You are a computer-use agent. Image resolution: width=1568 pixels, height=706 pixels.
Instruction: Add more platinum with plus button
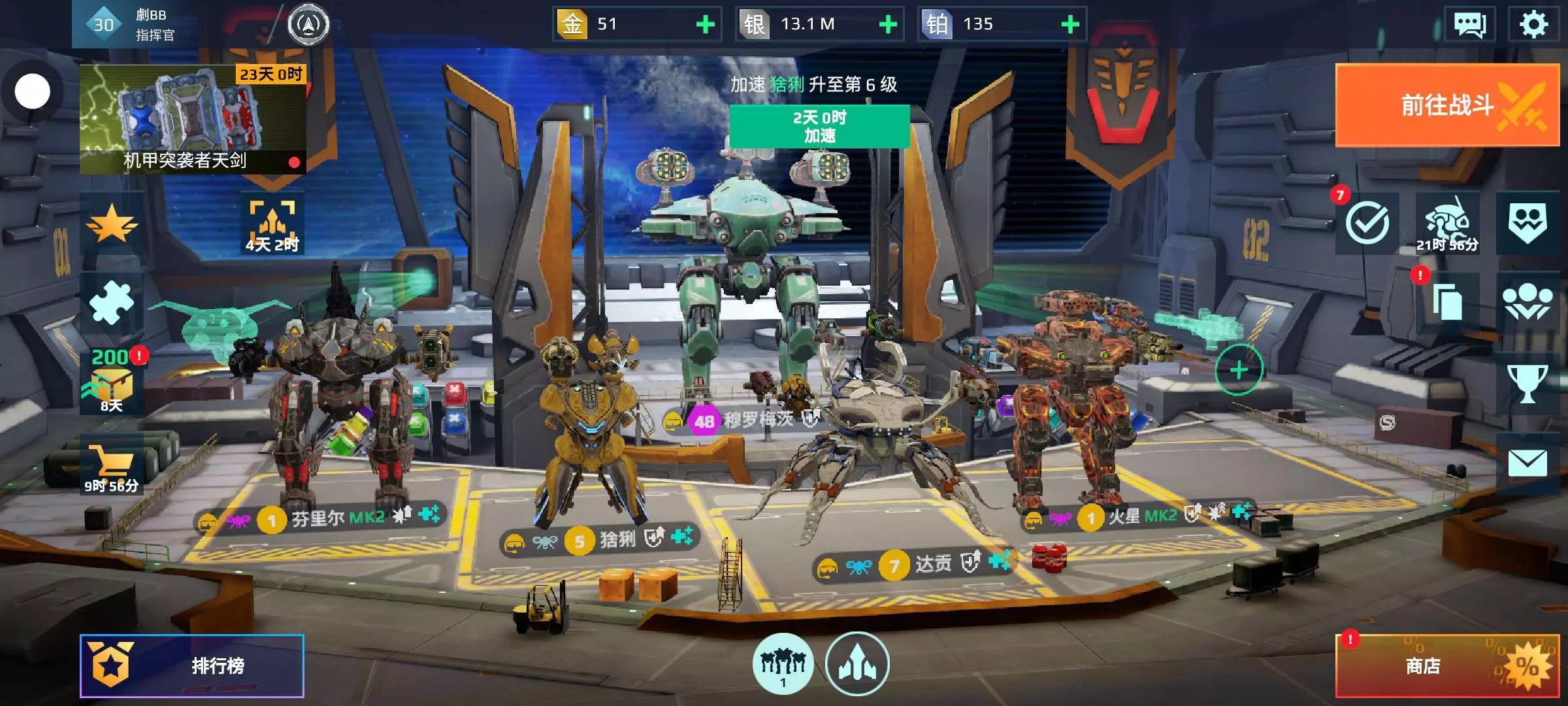[1070, 25]
